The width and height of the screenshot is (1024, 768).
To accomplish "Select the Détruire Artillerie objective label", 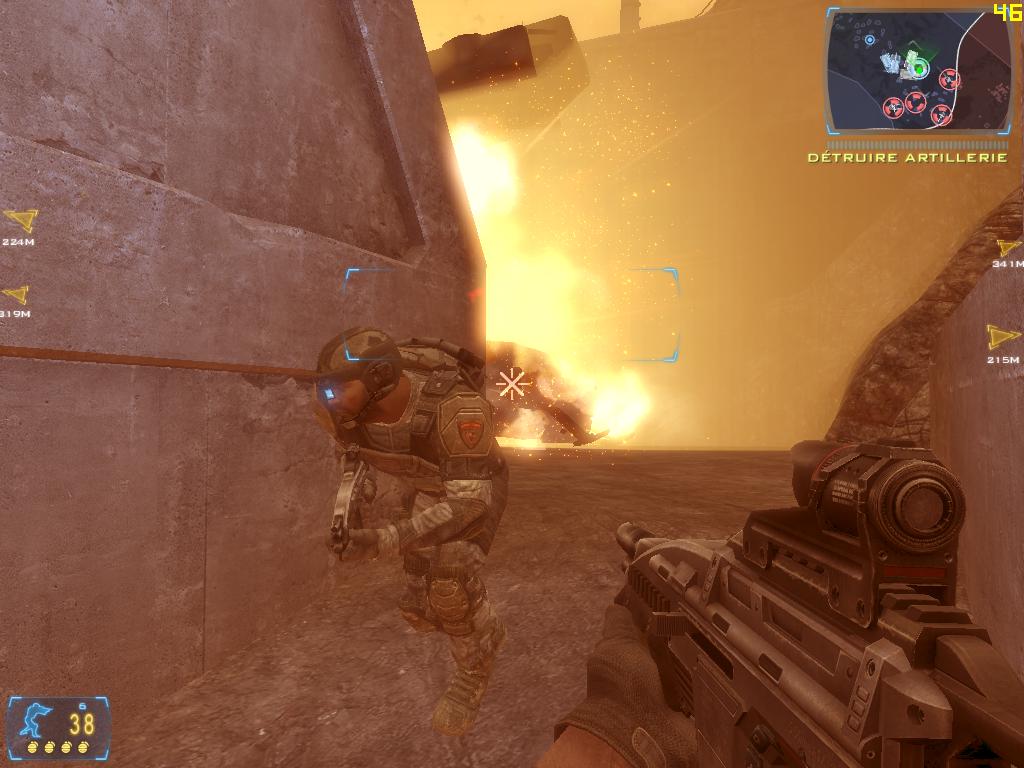I will pyautogui.click(x=907, y=158).
